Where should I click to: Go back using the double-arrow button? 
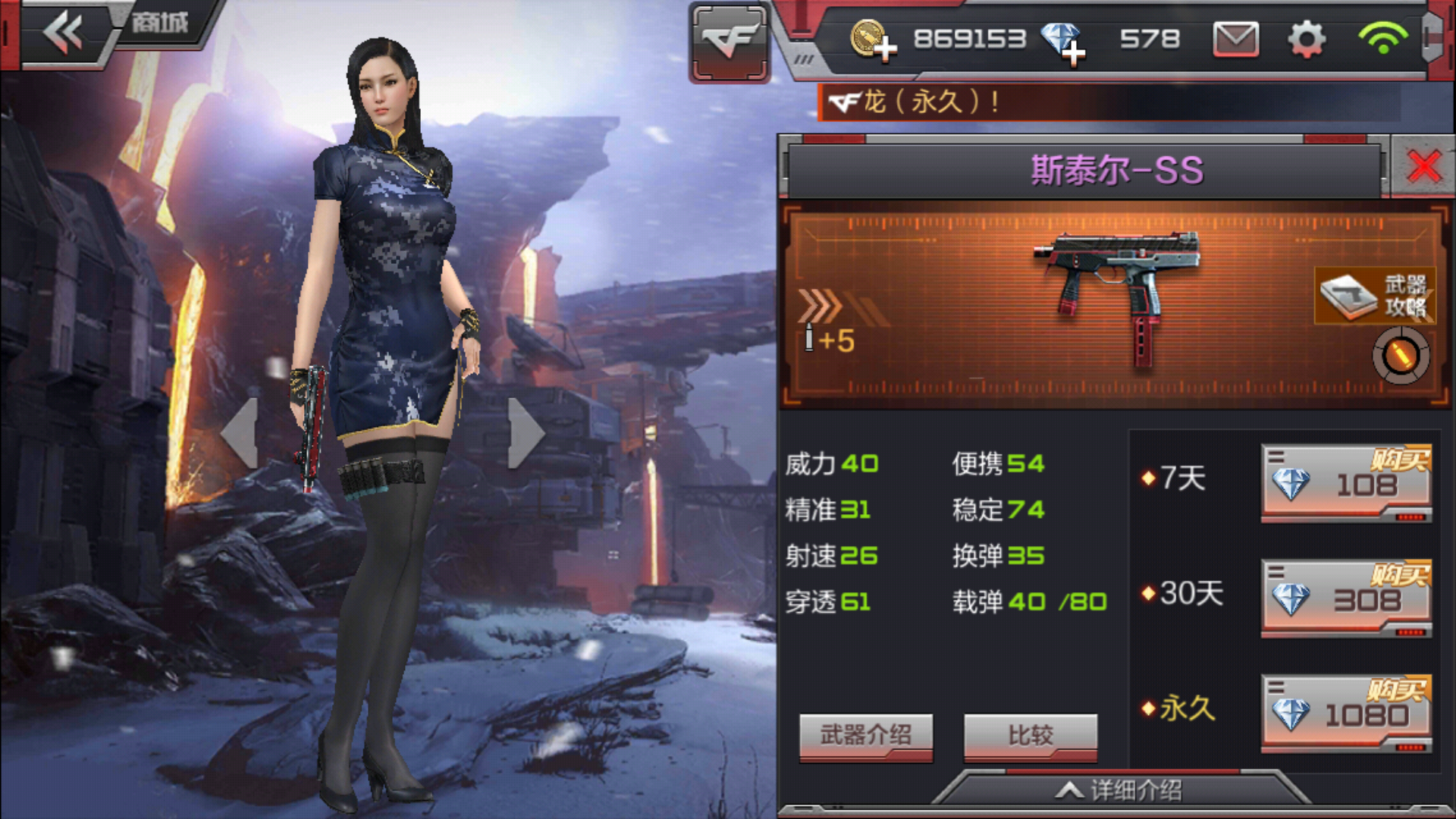[x=63, y=33]
